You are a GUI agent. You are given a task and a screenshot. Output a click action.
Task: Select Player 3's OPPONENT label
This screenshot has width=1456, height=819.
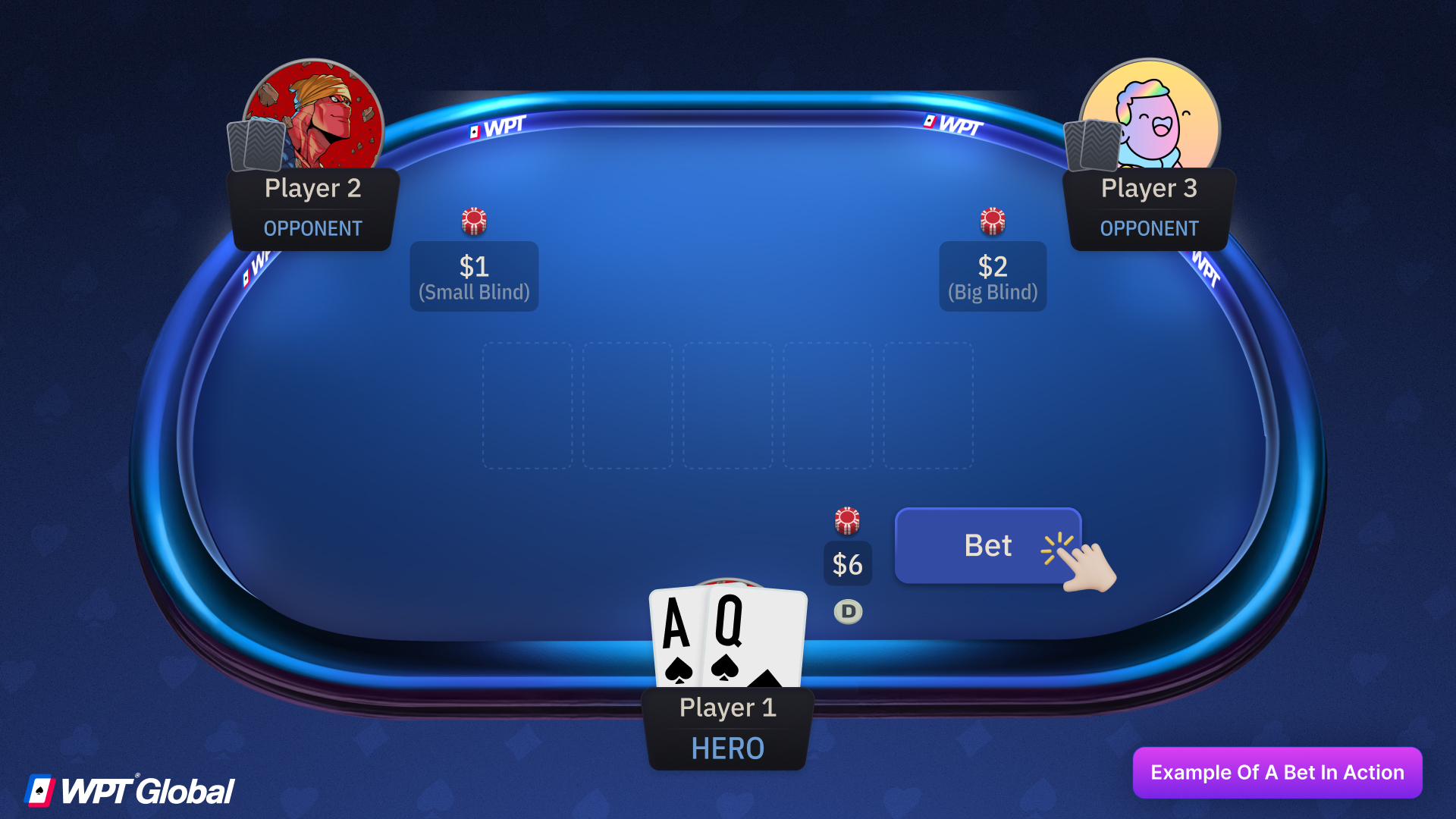click(1149, 228)
